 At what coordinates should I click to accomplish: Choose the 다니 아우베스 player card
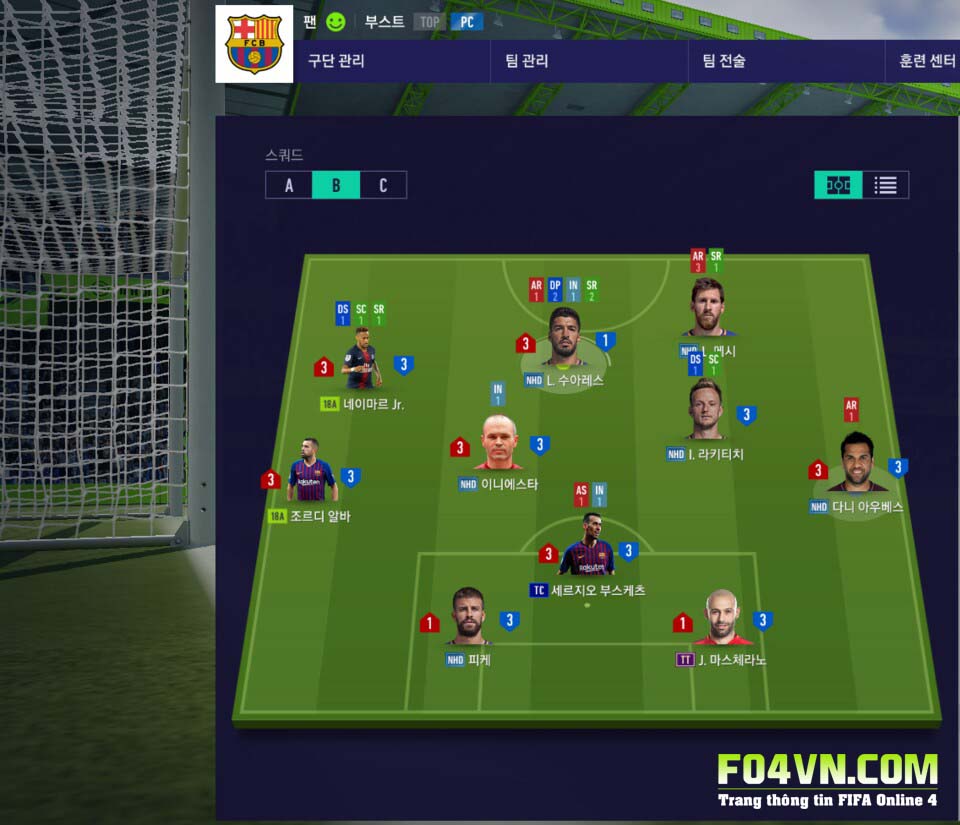857,465
